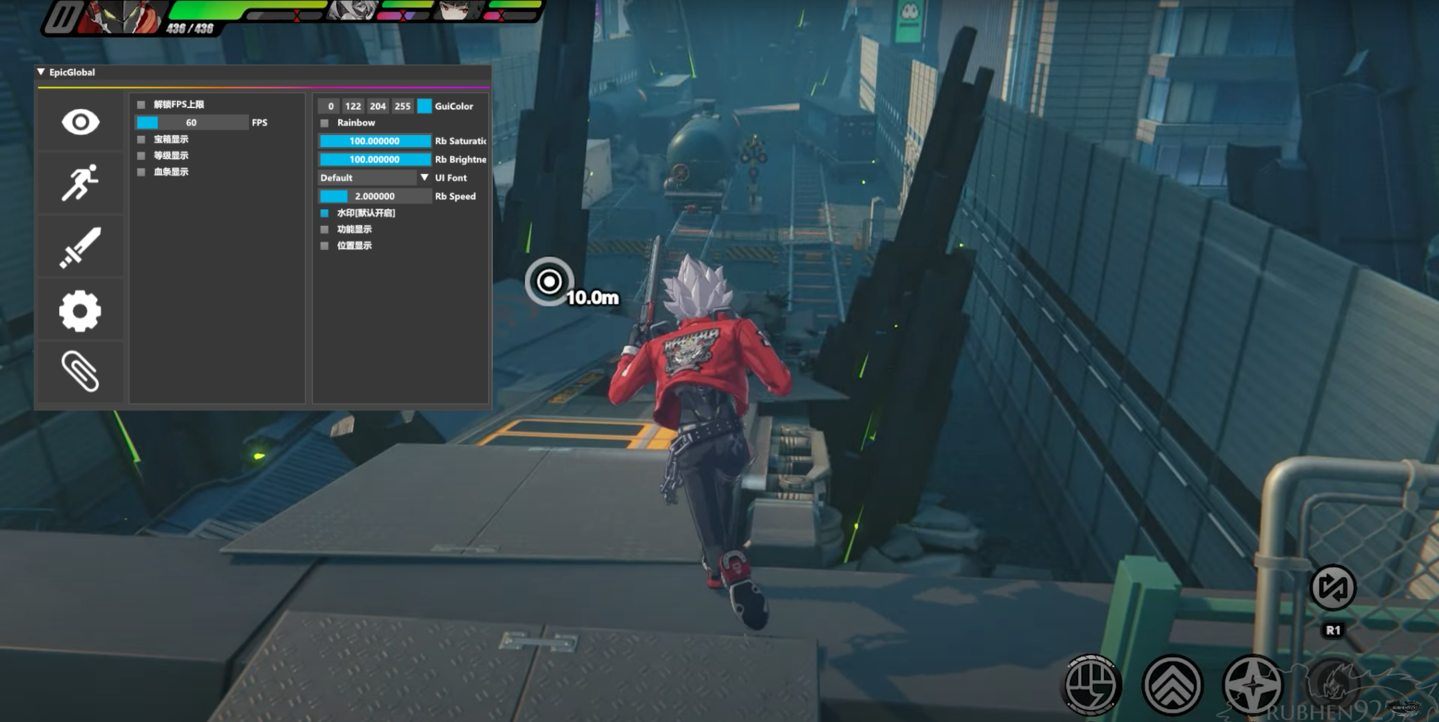Viewport: 1439px width, 722px height.
Task: Tap the swap character arrows icon
Action: [1332, 588]
